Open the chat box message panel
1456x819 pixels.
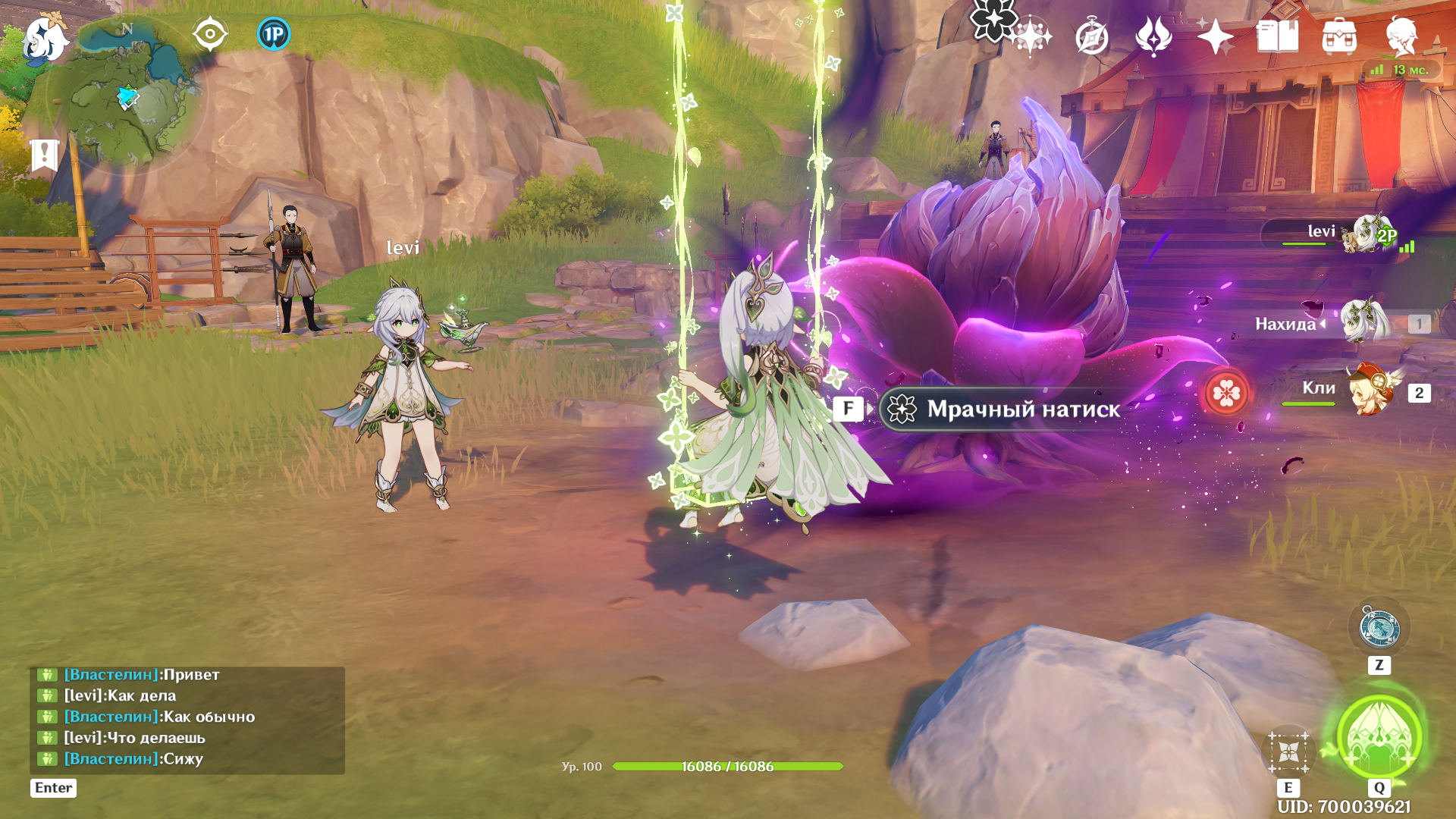187,717
